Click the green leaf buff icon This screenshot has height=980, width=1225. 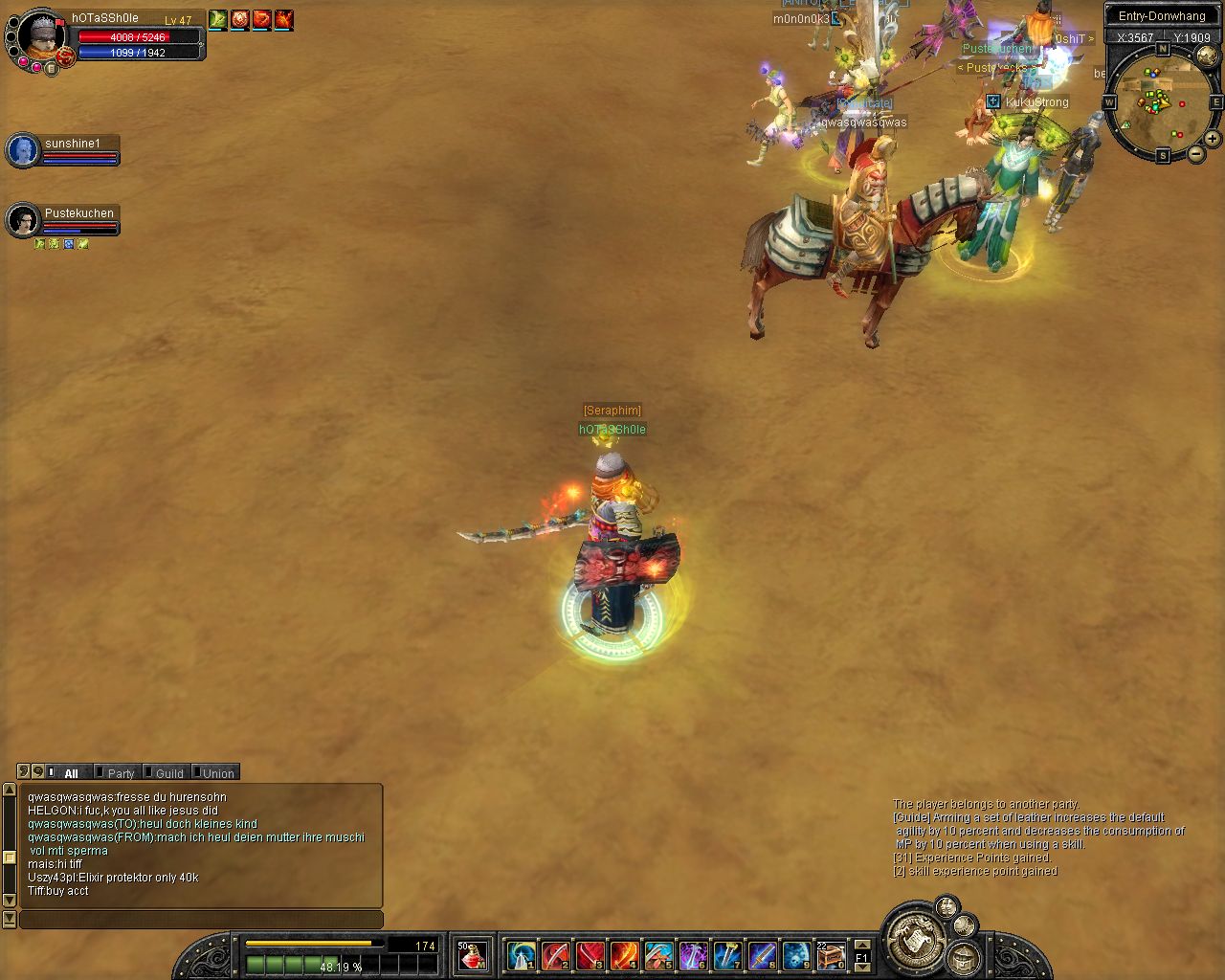point(218,19)
